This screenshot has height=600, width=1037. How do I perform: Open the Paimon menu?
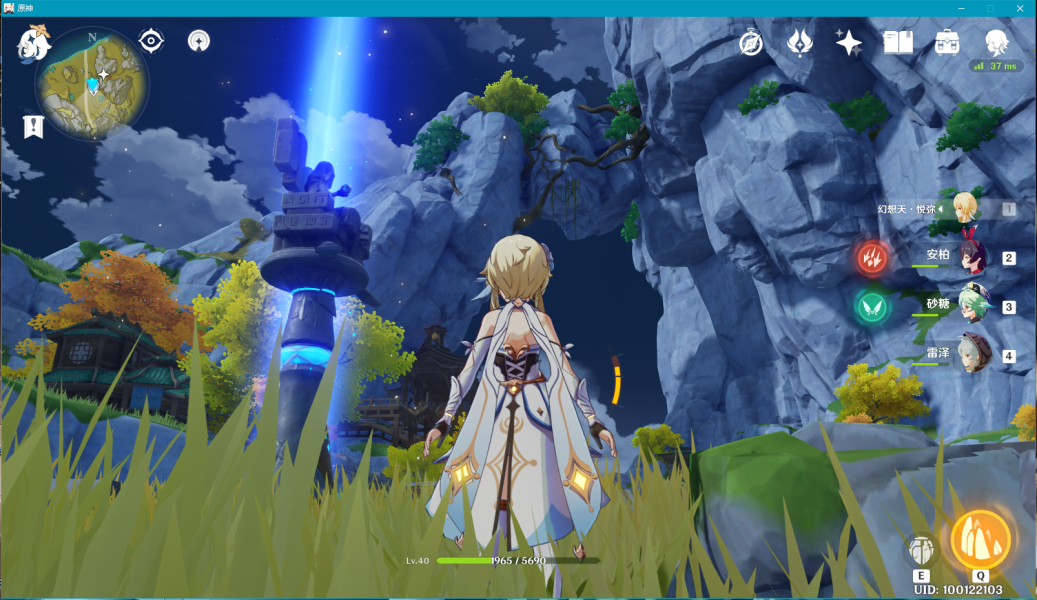pyautogui.click(x=34, y=44)
